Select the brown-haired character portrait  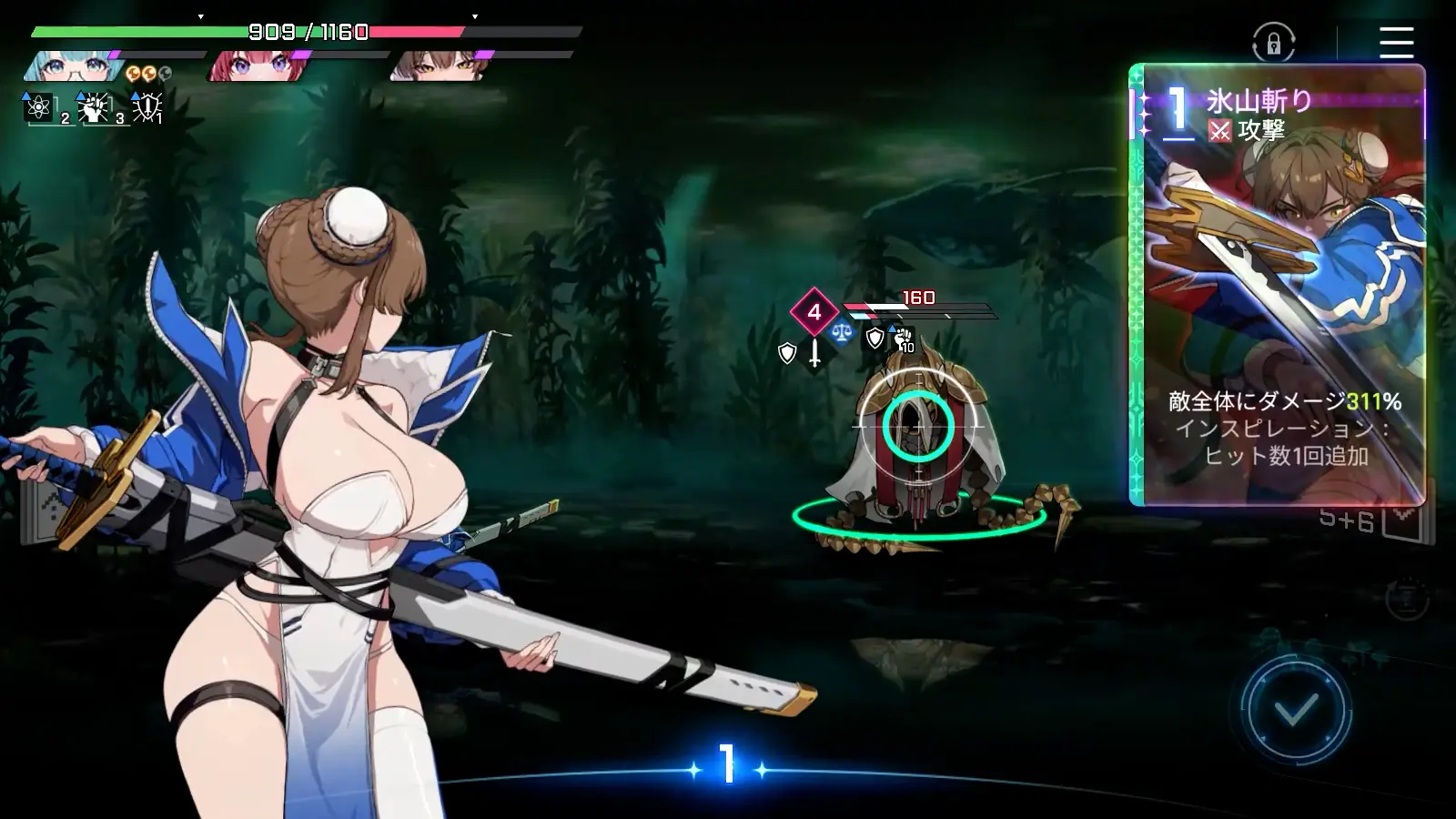point(440,66)
